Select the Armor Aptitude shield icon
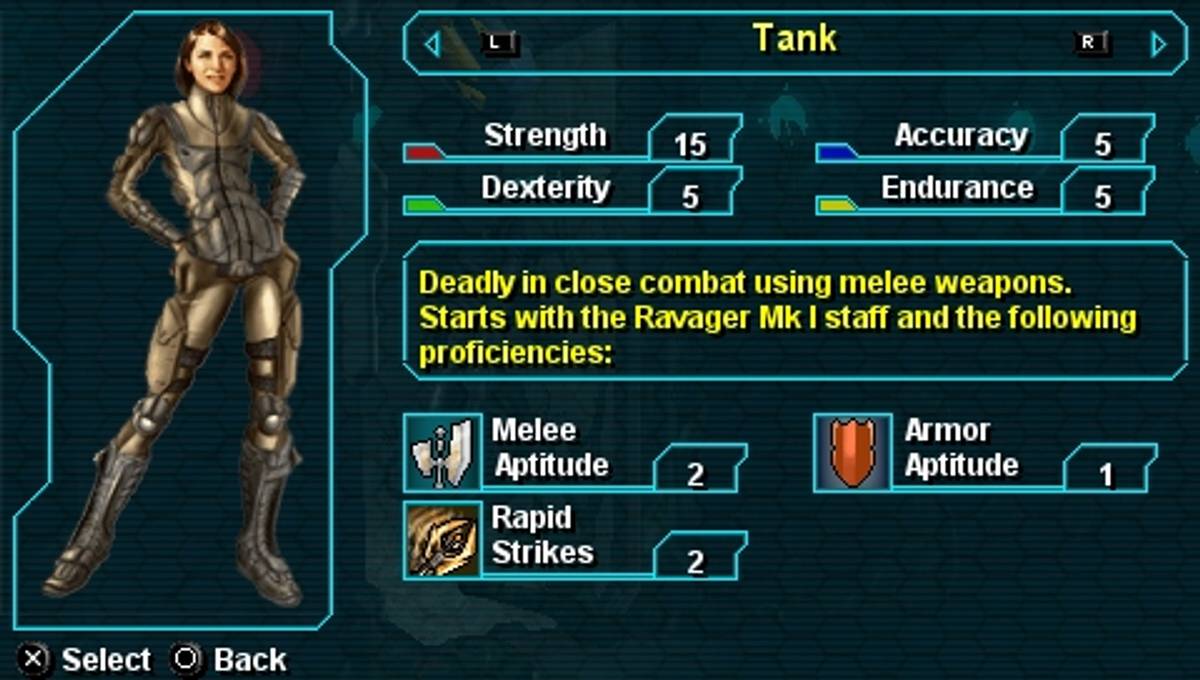Image resolution: width=1200 pixels, height=680 pixels. 852,453
